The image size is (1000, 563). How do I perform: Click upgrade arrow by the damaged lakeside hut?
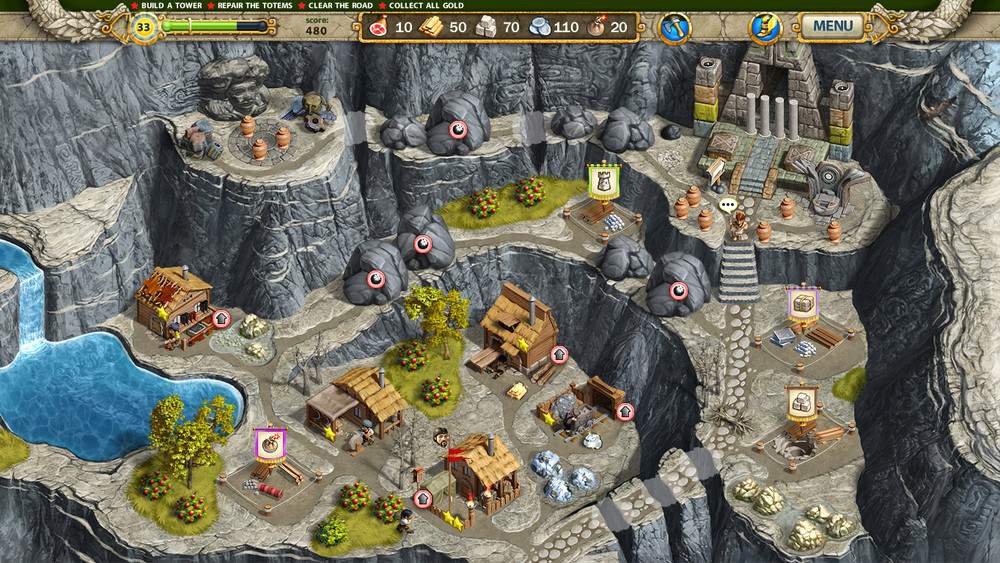pos(221,318)
